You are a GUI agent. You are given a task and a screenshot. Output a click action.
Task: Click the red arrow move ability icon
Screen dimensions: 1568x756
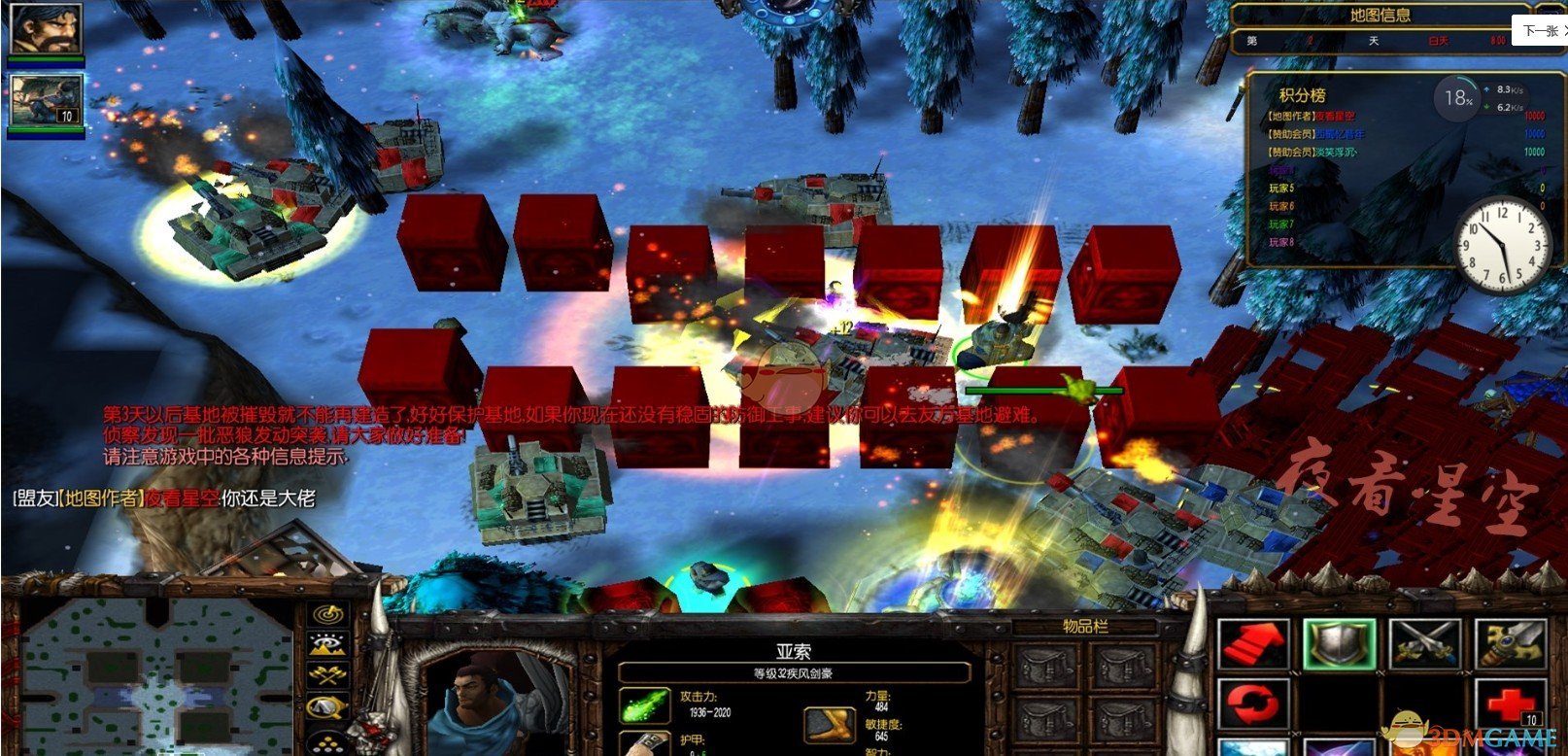[1253, 642]
